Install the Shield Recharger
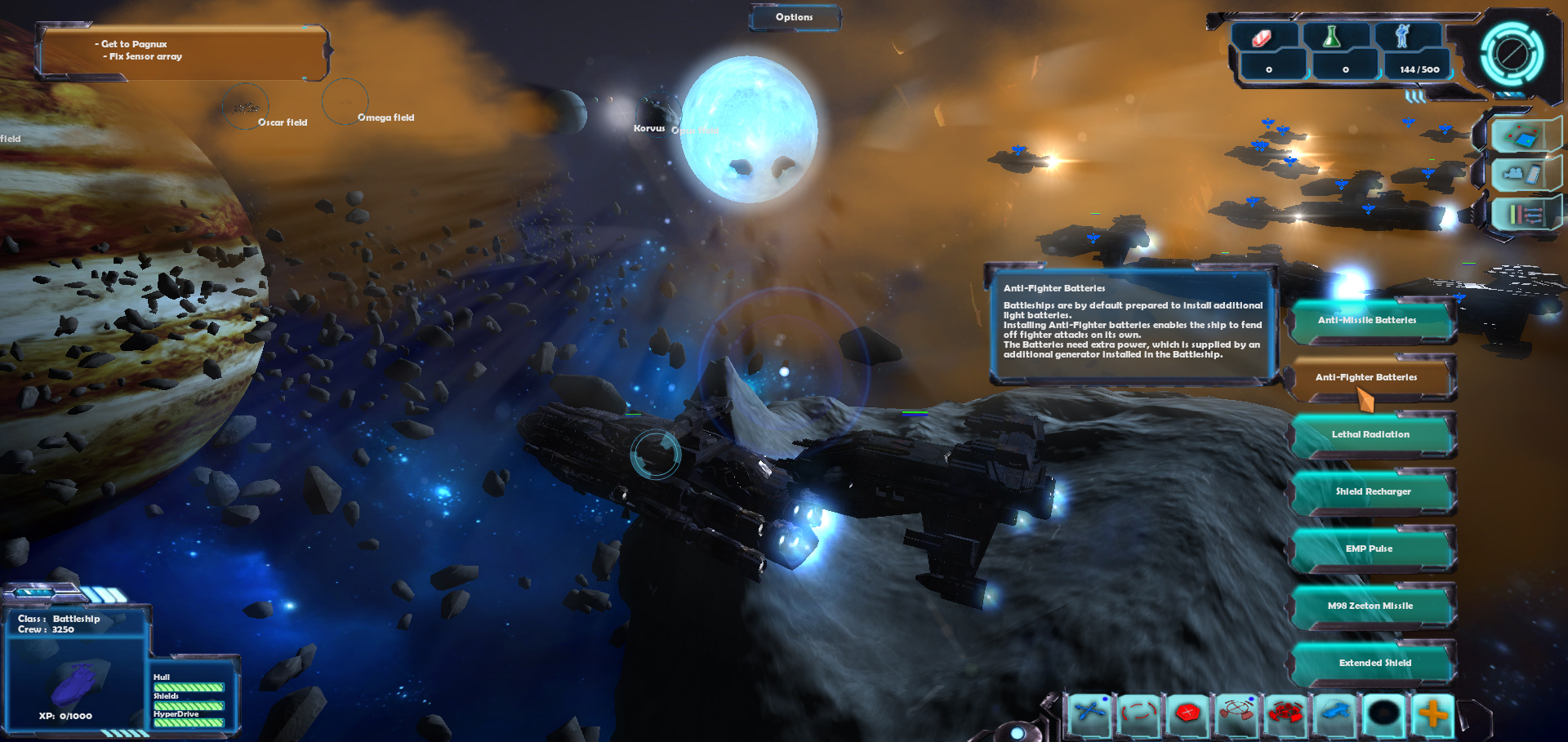Screen dimensions: 1568x742 tap(1373, 492)
